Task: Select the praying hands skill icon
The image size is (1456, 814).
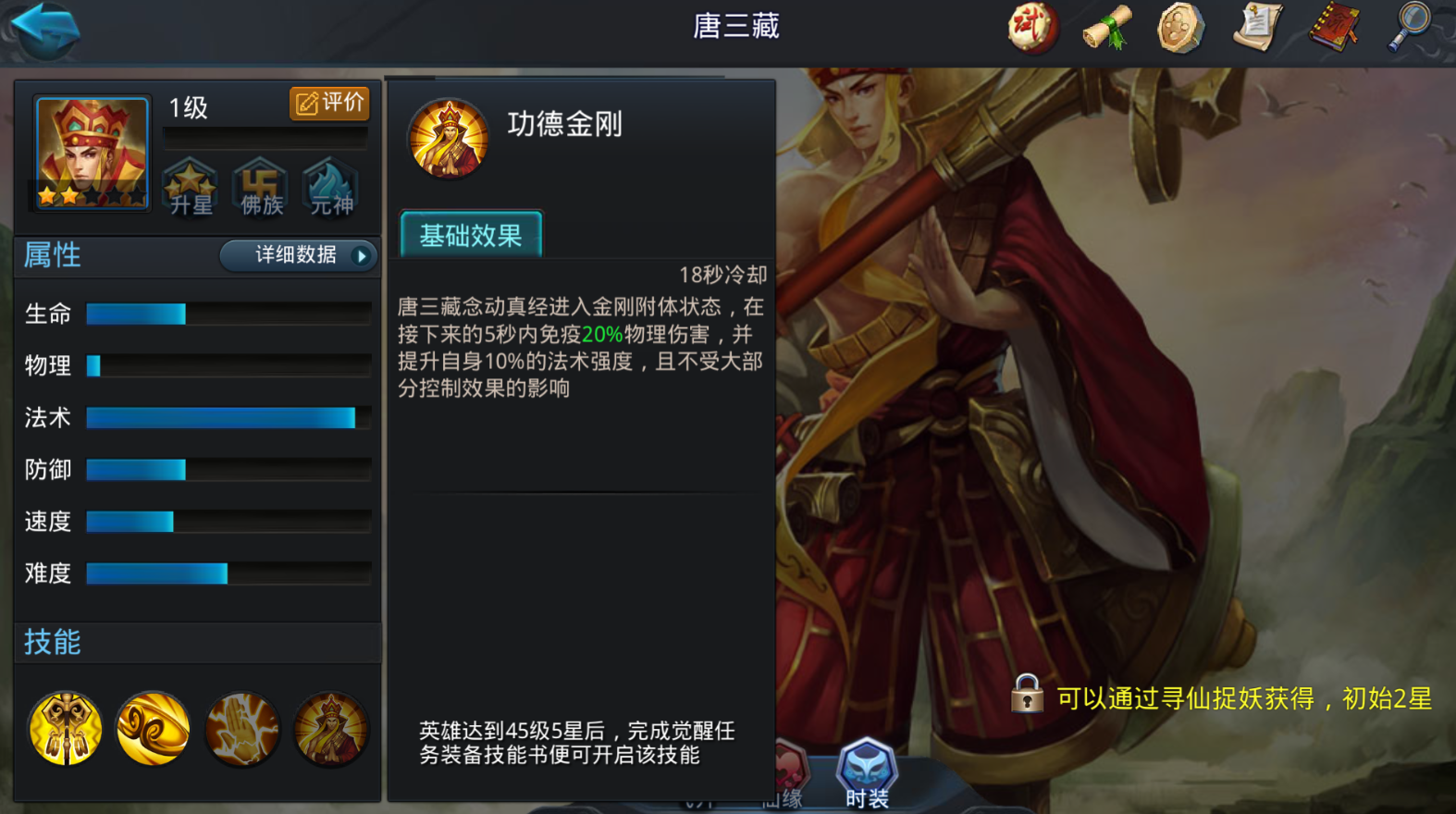Action: tap(242, 730)
